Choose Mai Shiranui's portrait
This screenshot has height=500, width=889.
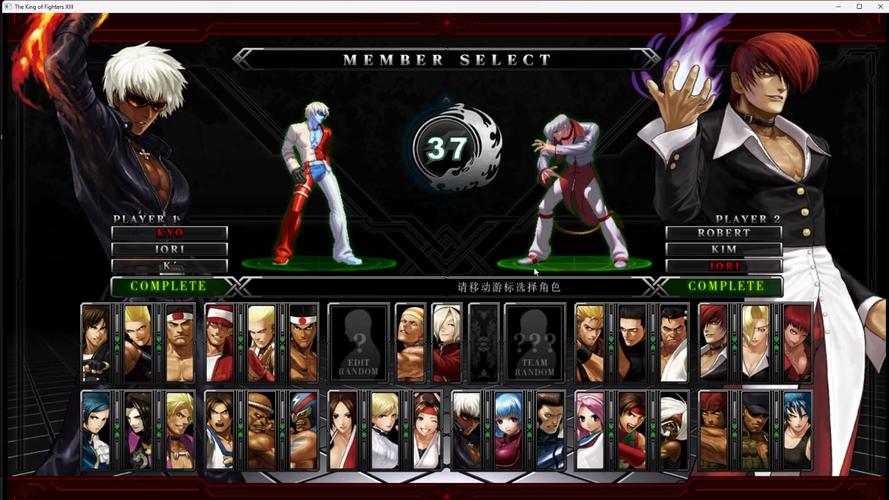[343, 430]
